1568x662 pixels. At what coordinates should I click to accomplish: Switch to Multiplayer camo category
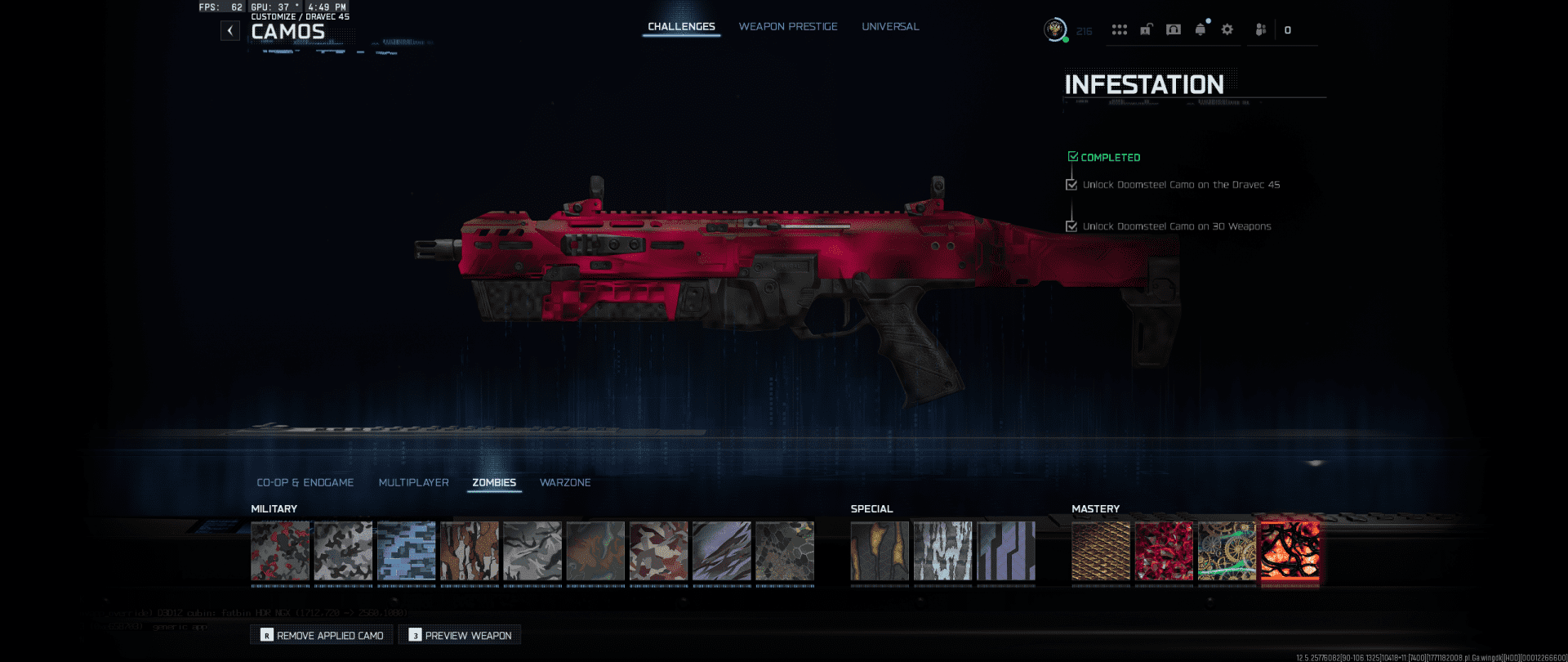click(x=413, y=483)
